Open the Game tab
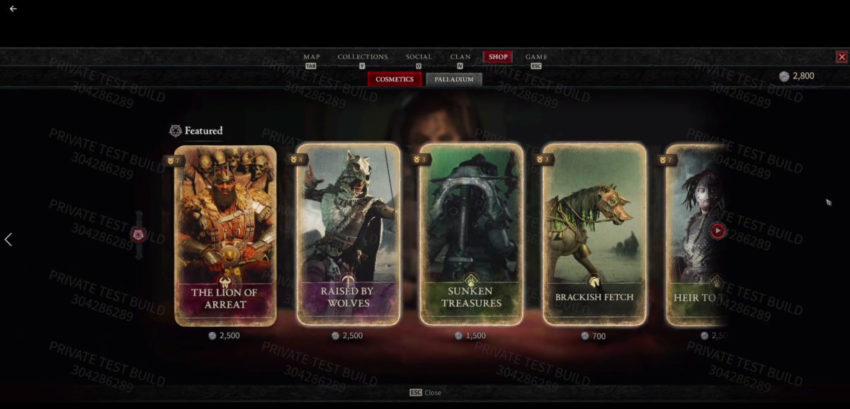This screenshot has height=409, width=850. point(537,57)
